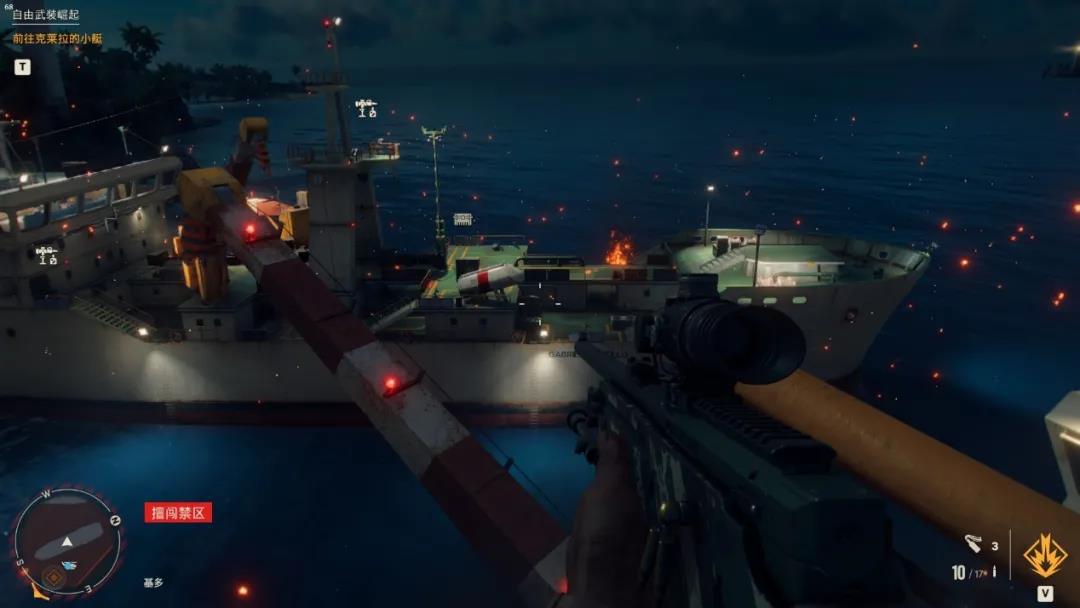
Task: Select the Molotov throwable icon
Action: [x=973, y=544]
